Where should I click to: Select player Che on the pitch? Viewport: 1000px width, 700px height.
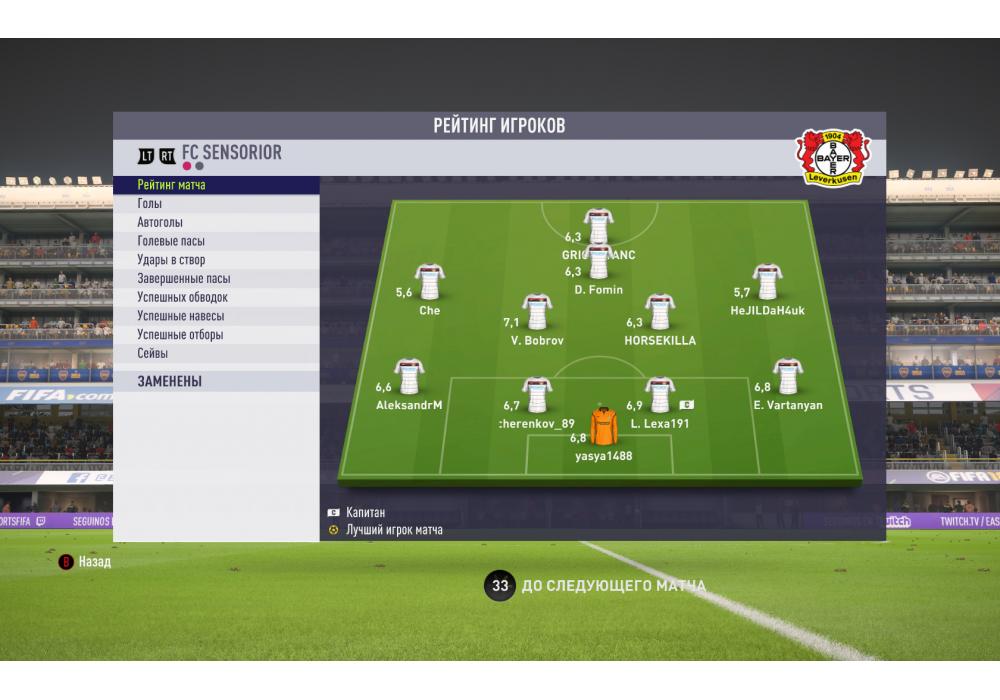pos(429,283)
